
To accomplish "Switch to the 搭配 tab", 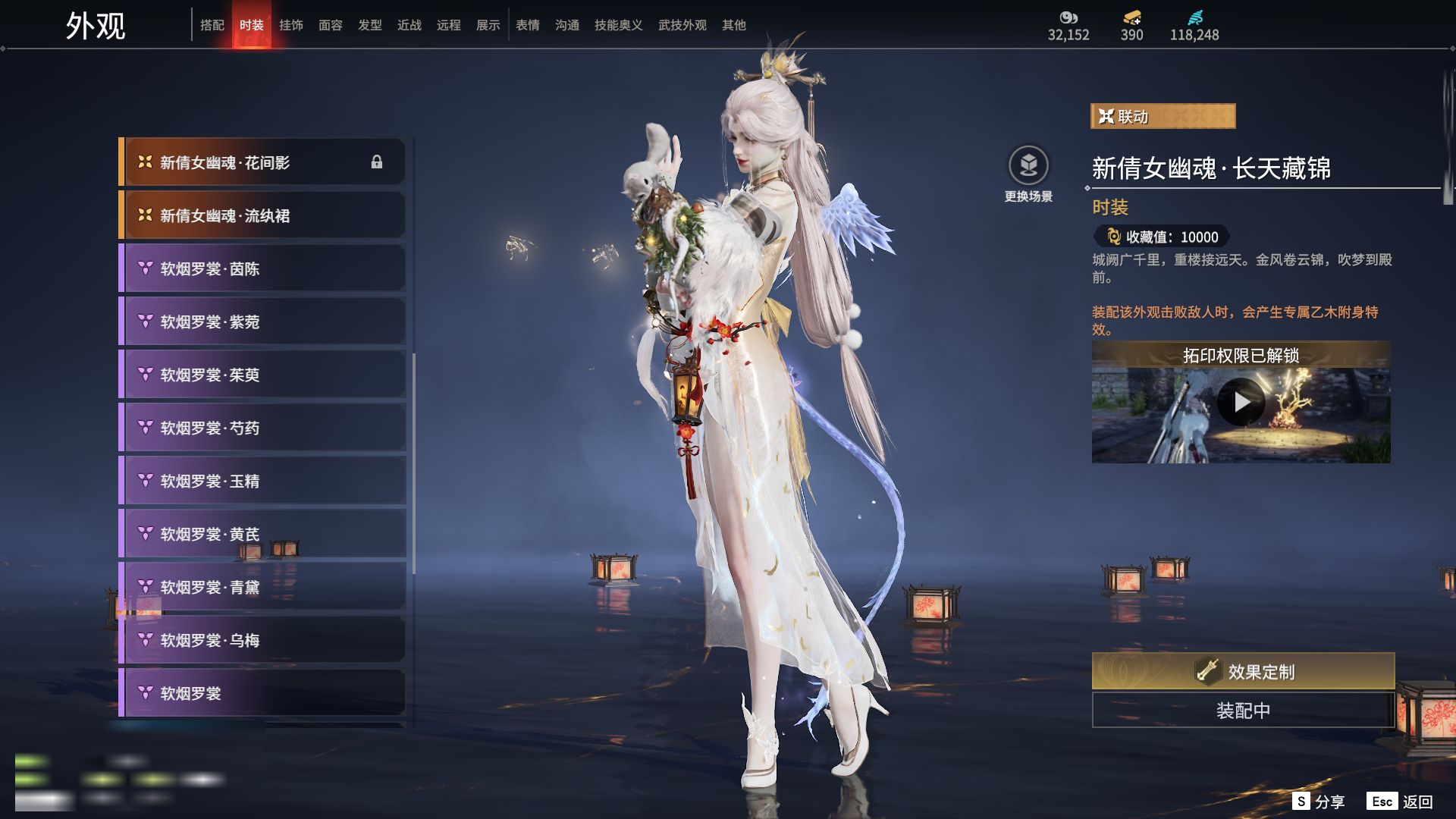I will coord(212,25).
